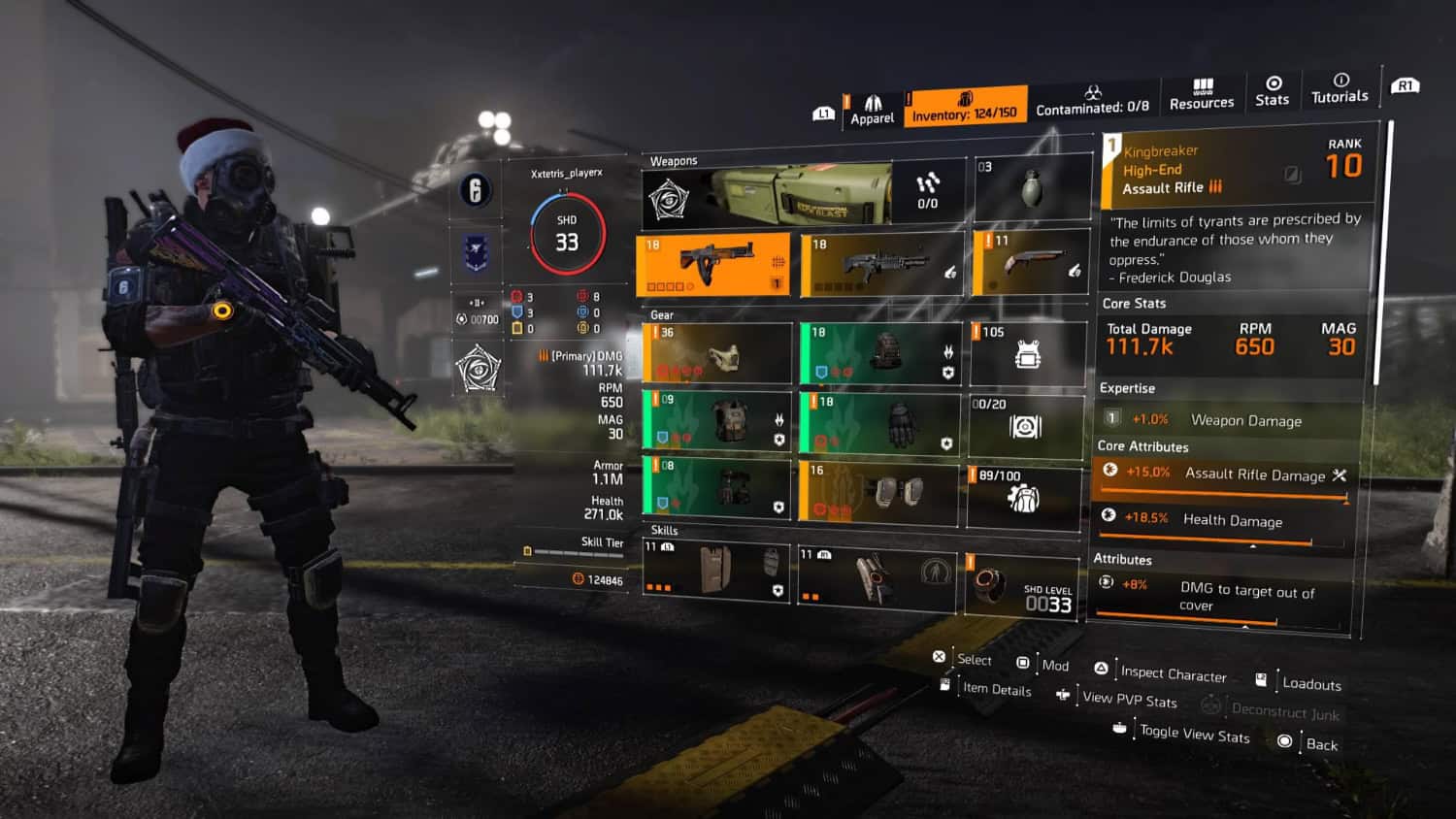This screenshot has width=1456, height=819.
Task: Switch to the Apparel tab
Action: tap(872, 110)
